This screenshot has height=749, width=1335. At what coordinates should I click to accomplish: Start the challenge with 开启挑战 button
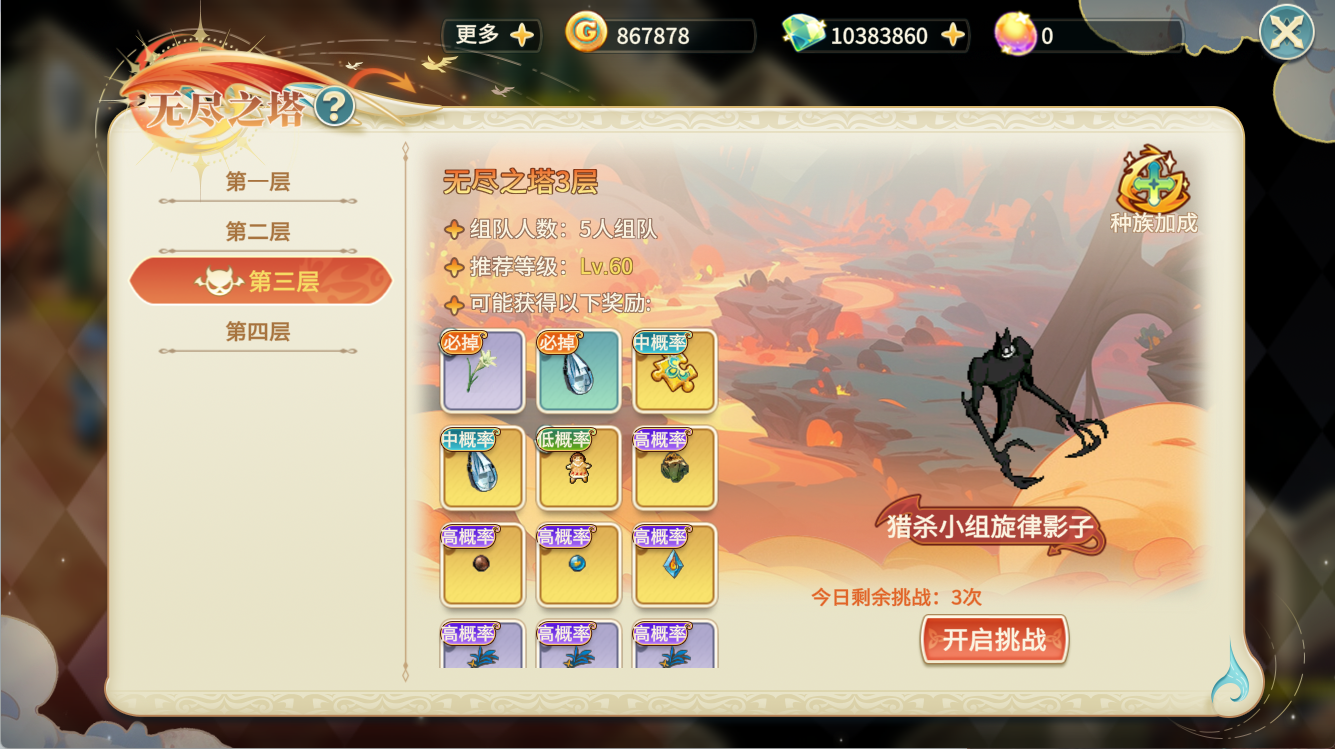994,639
